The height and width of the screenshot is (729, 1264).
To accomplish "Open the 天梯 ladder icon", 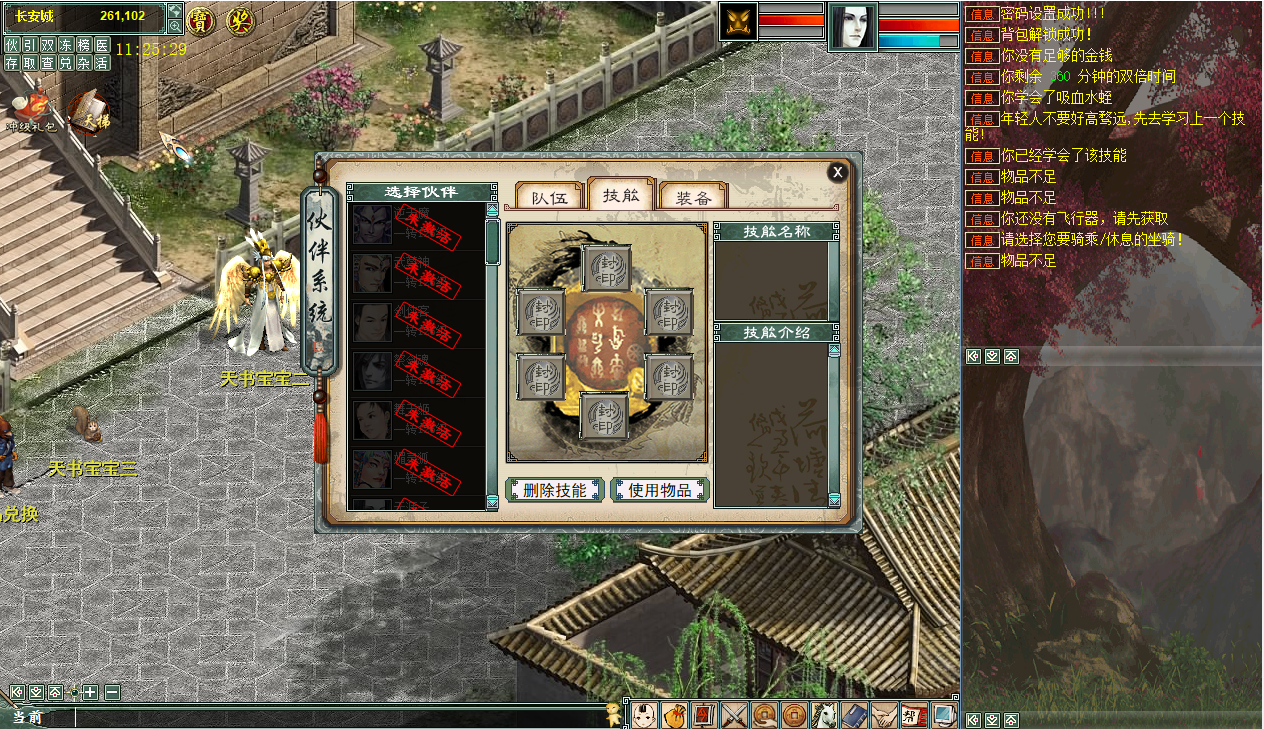I will point(90,110).
